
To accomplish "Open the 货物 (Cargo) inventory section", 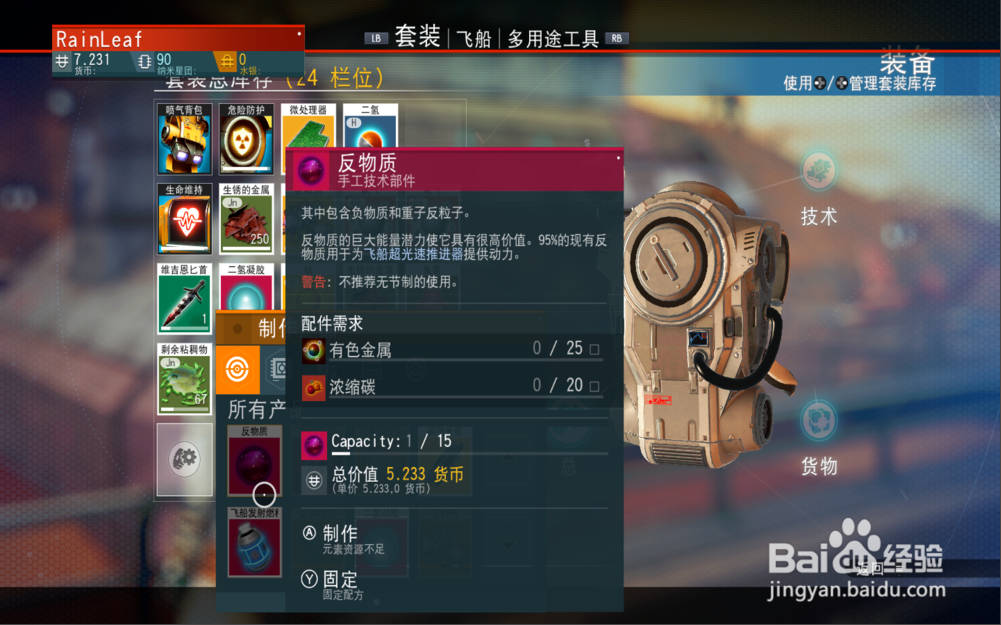I will [x=819, y=436].
